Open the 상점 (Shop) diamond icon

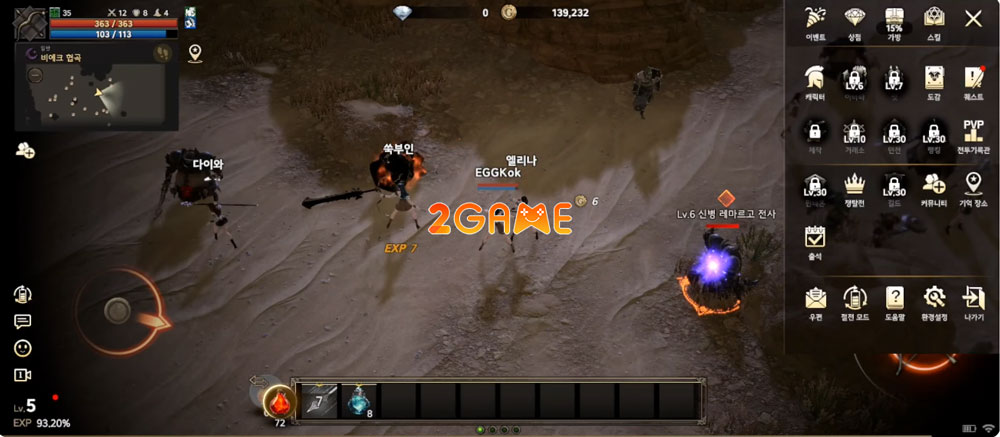(854, 20)
